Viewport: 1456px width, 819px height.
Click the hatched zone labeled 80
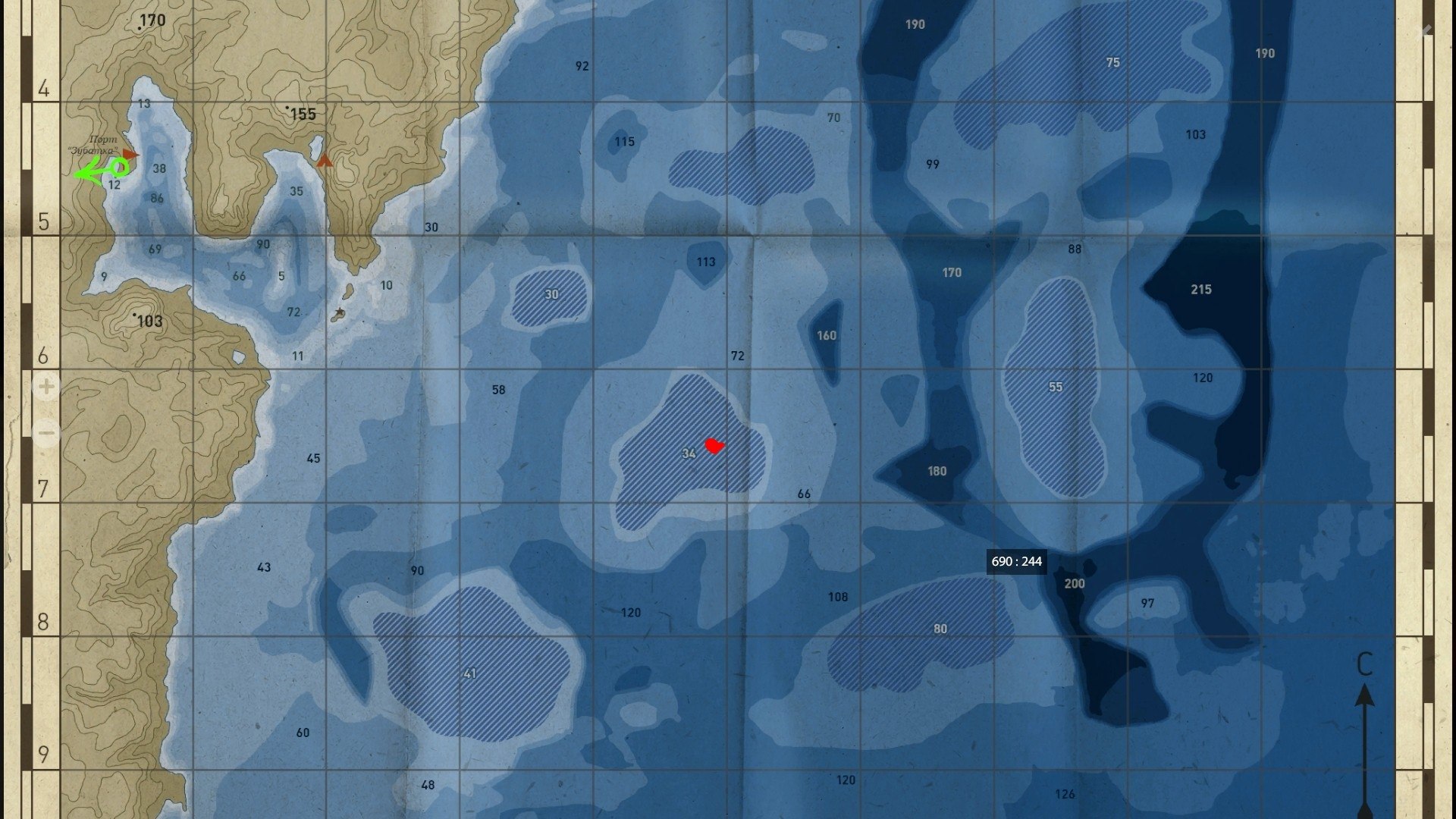tap(940, 629)
